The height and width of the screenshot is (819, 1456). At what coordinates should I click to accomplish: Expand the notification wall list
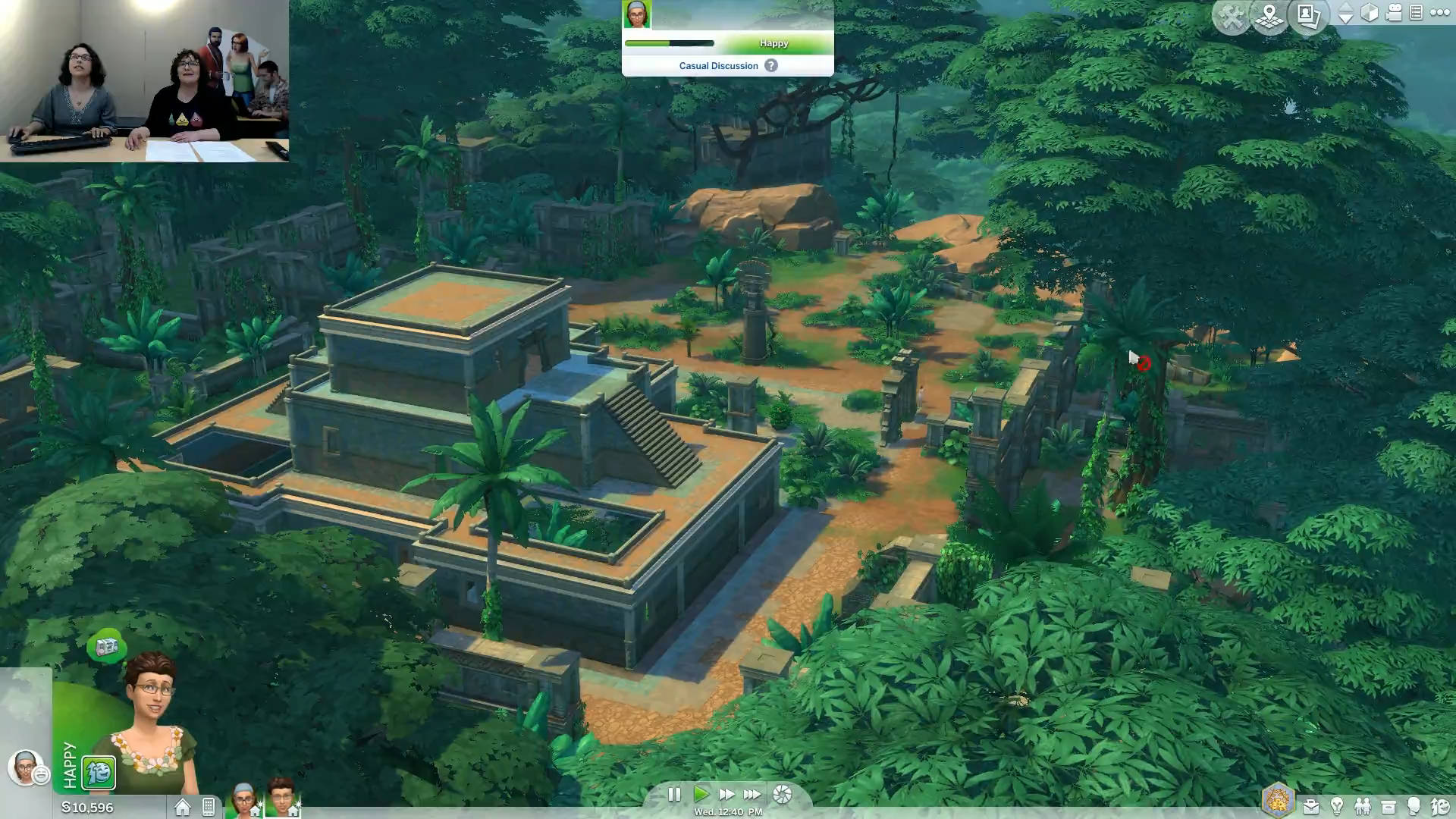[x=1416, y=13]
